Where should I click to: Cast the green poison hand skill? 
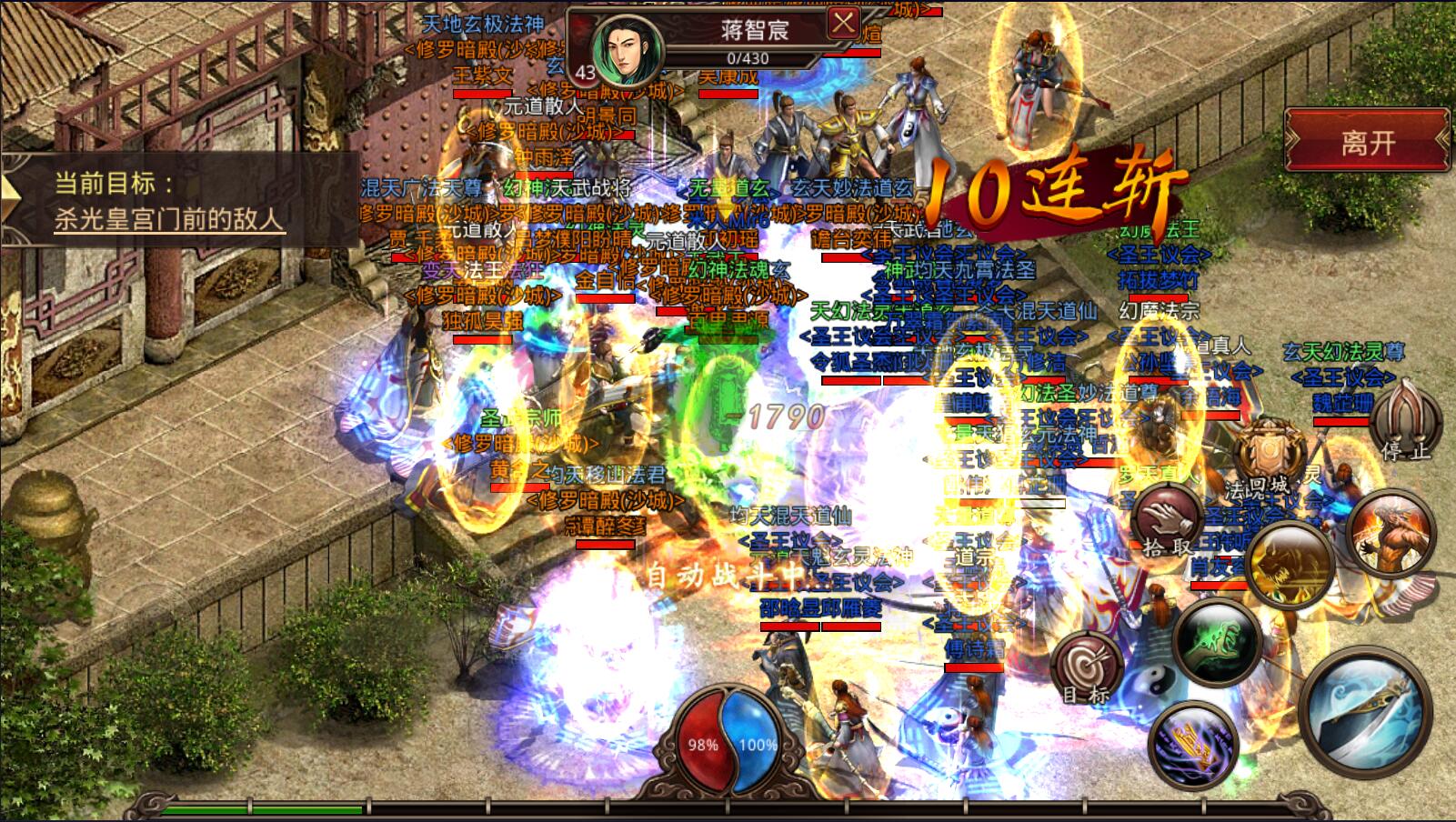[1216, 637]
